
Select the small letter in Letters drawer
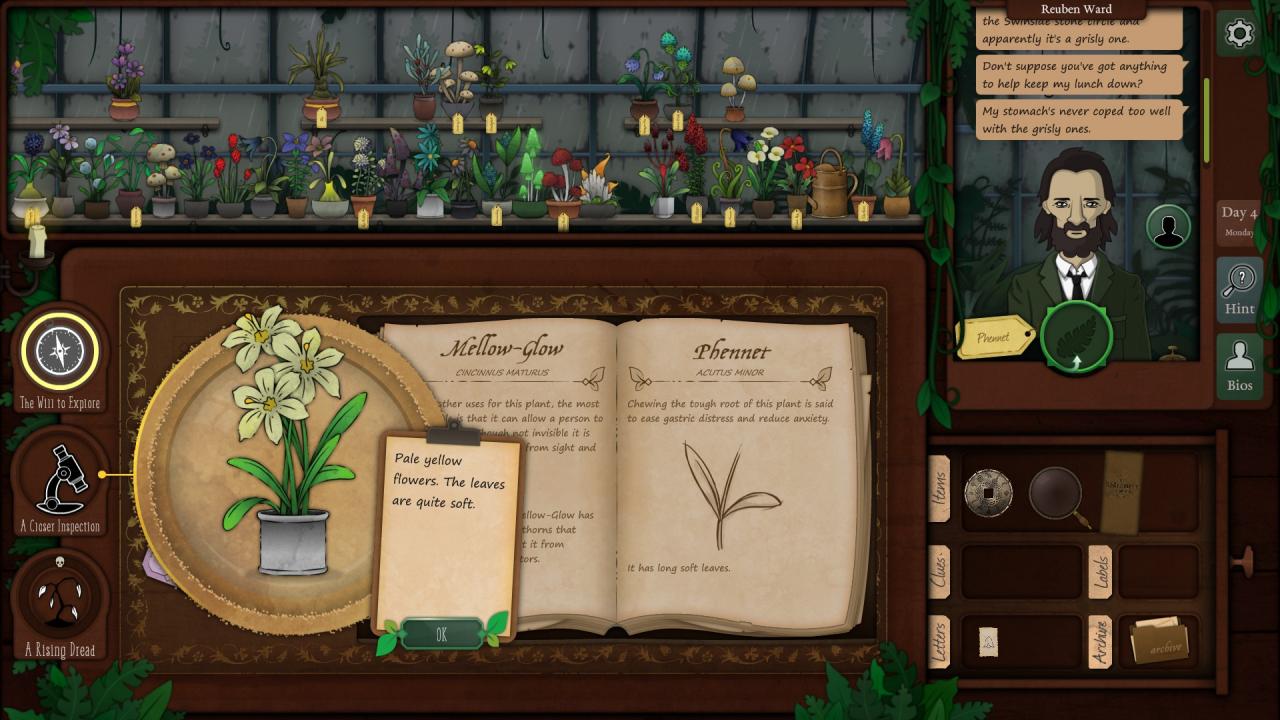coord(988,642)
